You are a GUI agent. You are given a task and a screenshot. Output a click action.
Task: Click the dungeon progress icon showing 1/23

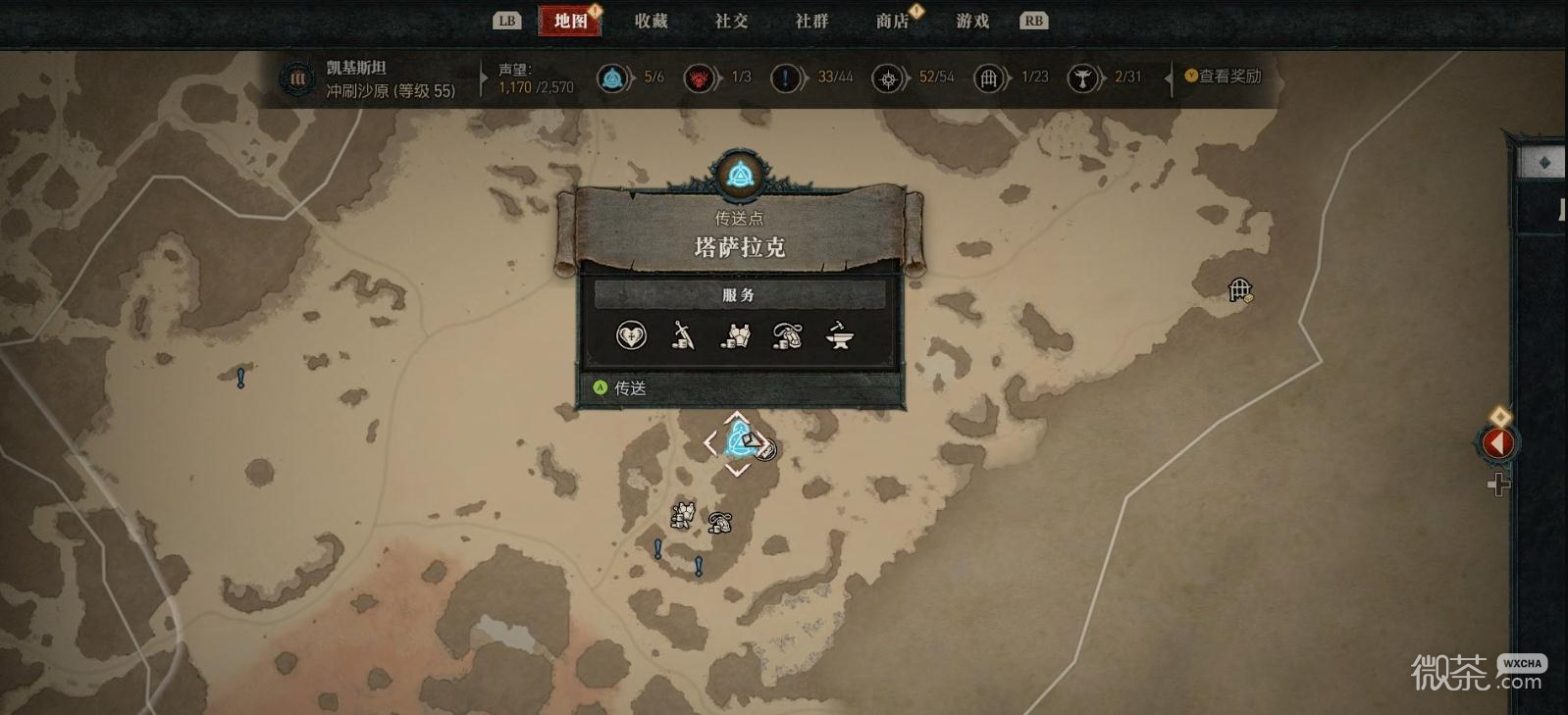pyautogui.click(x=989, y=77)
